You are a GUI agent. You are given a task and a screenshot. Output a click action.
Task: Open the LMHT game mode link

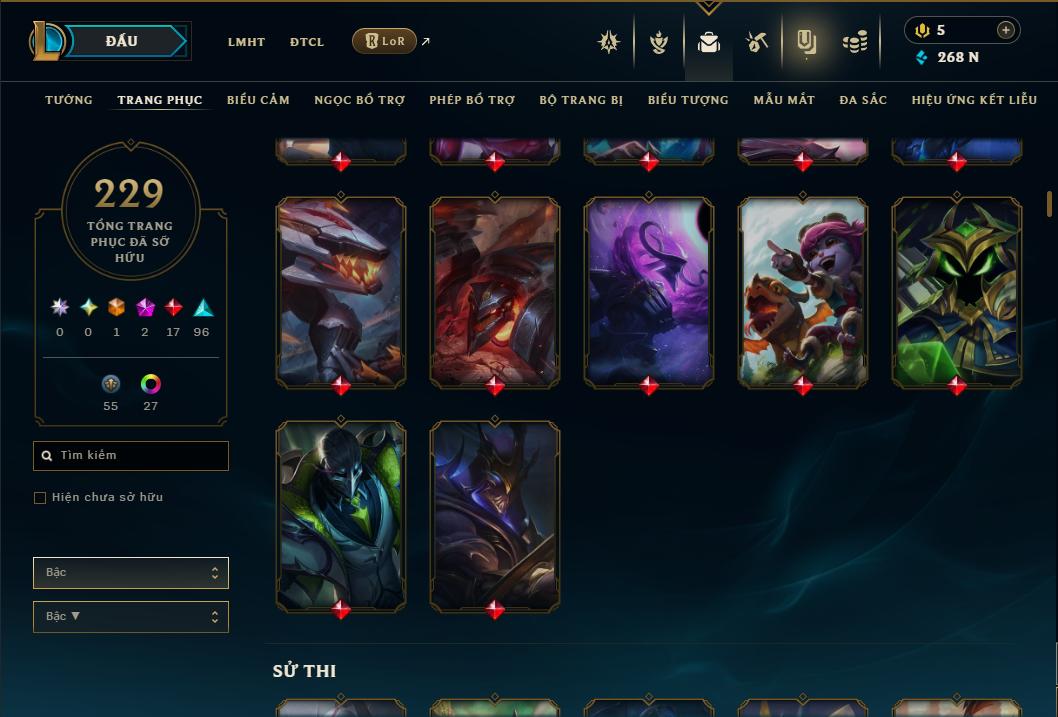click(x=246, y=42)
